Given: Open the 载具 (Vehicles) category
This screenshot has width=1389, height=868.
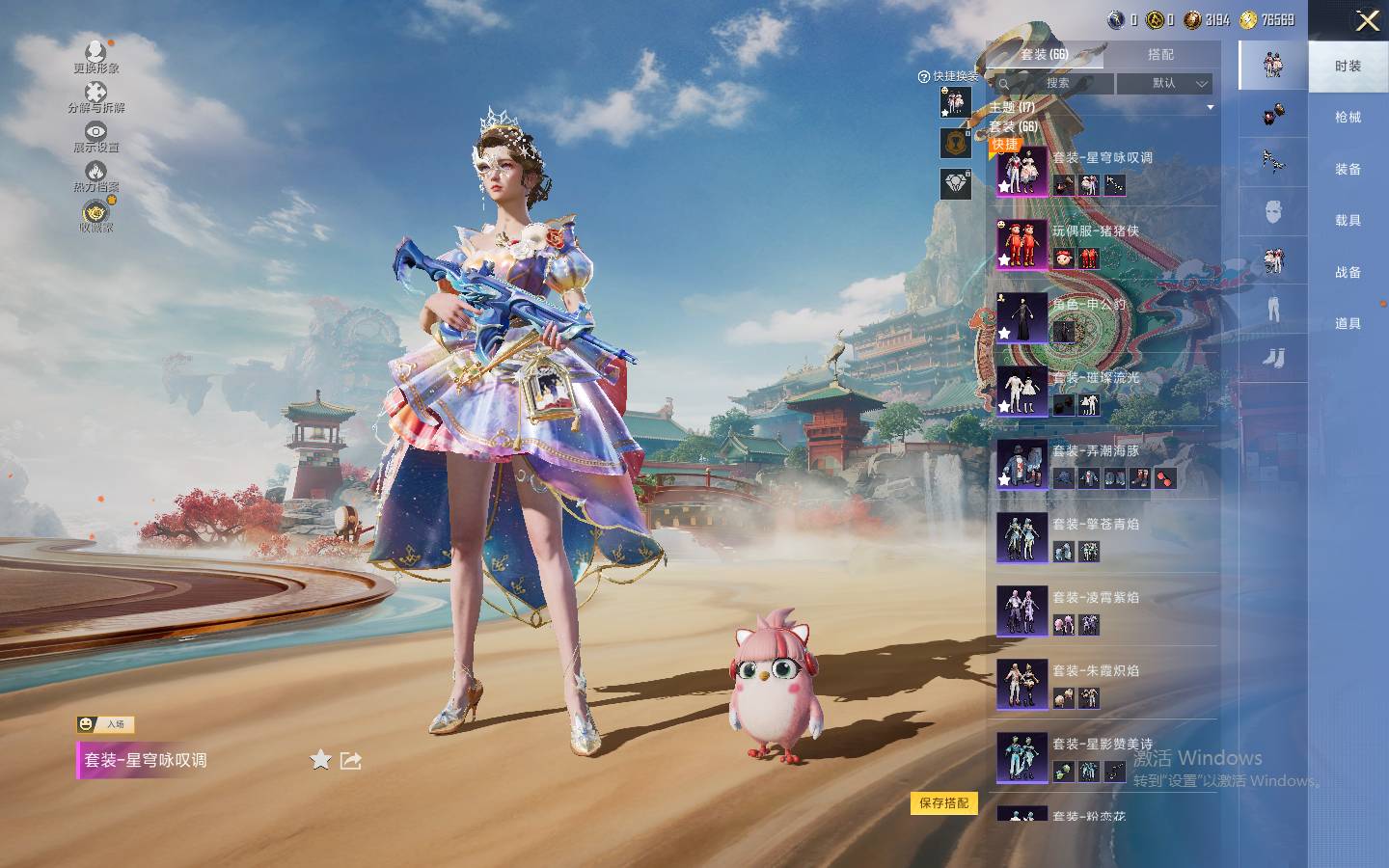Looking at the screenshot, I should point(1348,221).
